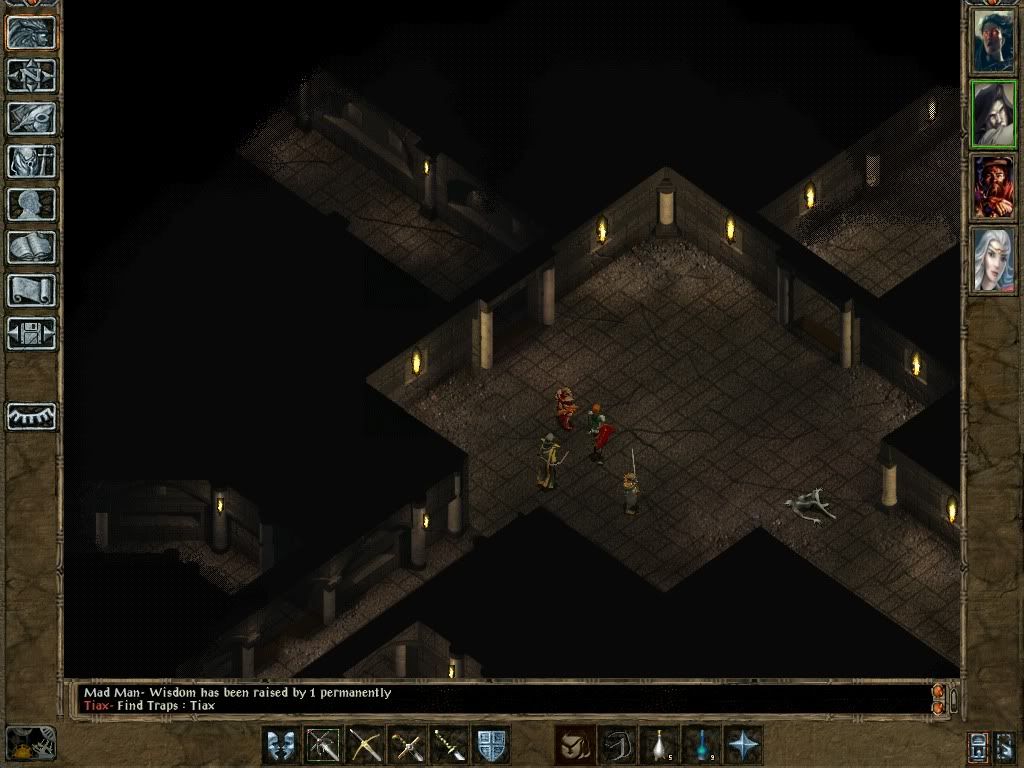The image size is (1024, 768).
Task: Equip the crossbow weapon slot
Action: point(366,745)
